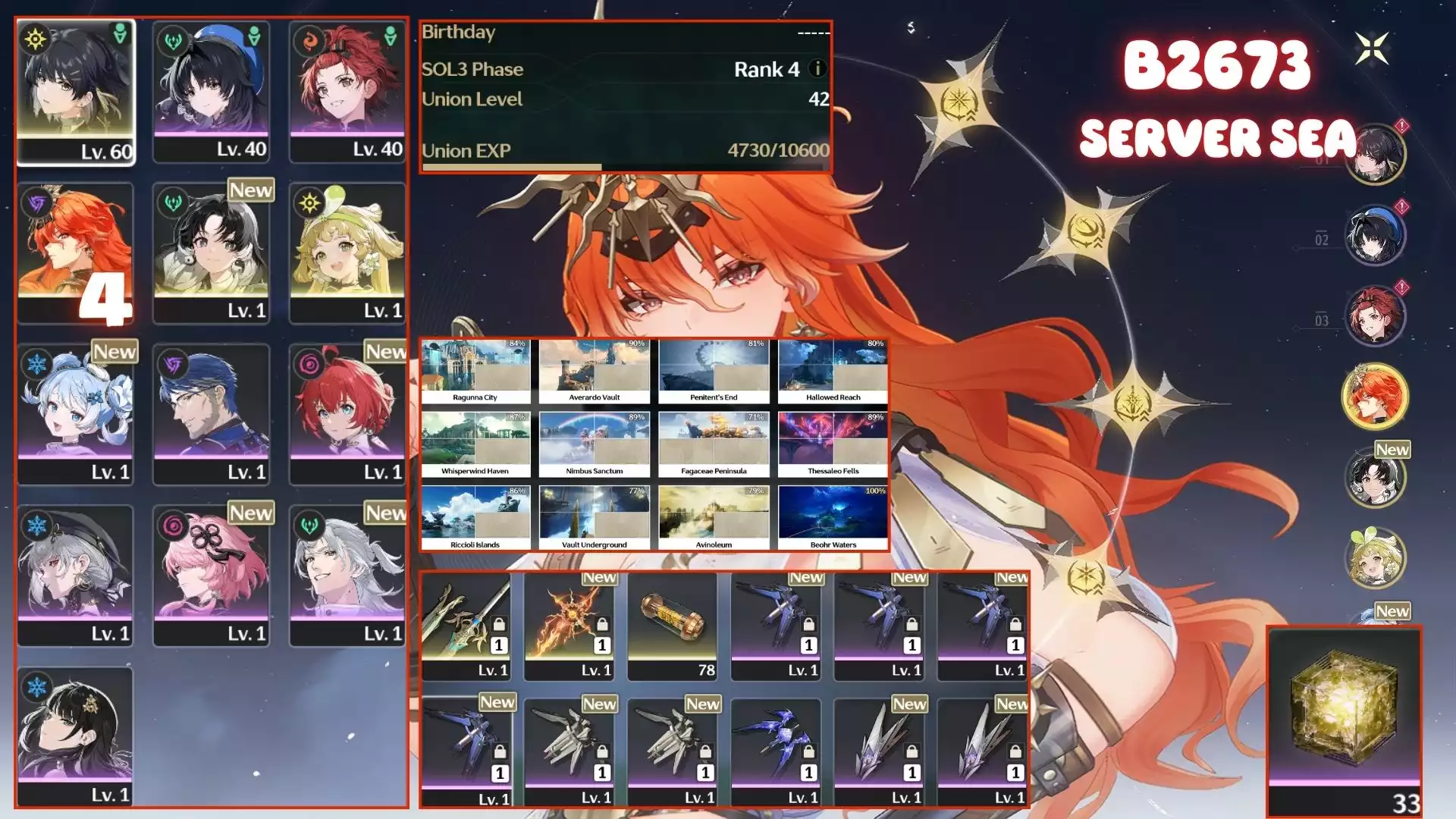Select the fiery orange weapon slot
The image size is (1456, 819).
coord(570,626)
